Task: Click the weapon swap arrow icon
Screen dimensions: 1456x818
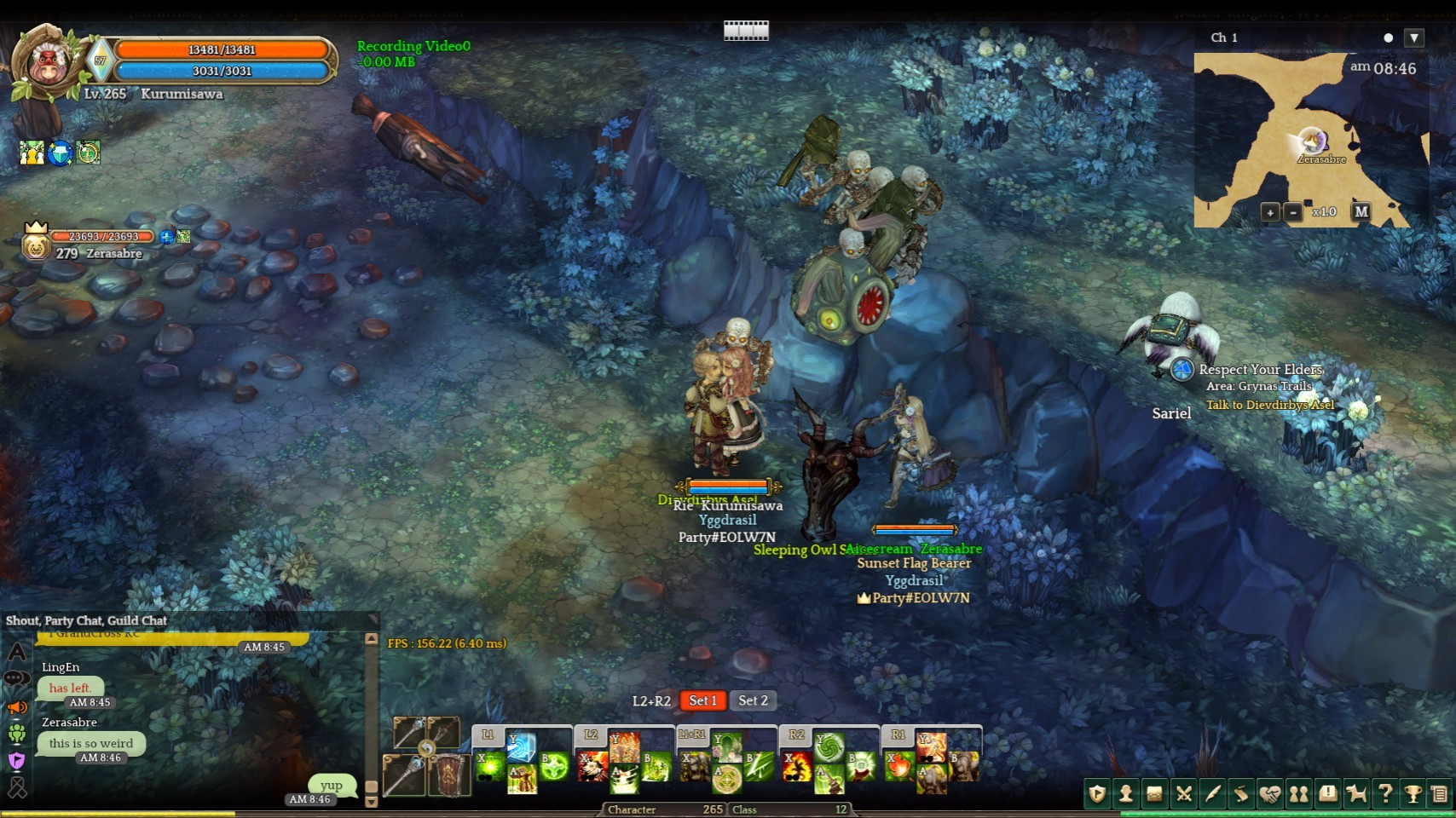Action: 426,749
